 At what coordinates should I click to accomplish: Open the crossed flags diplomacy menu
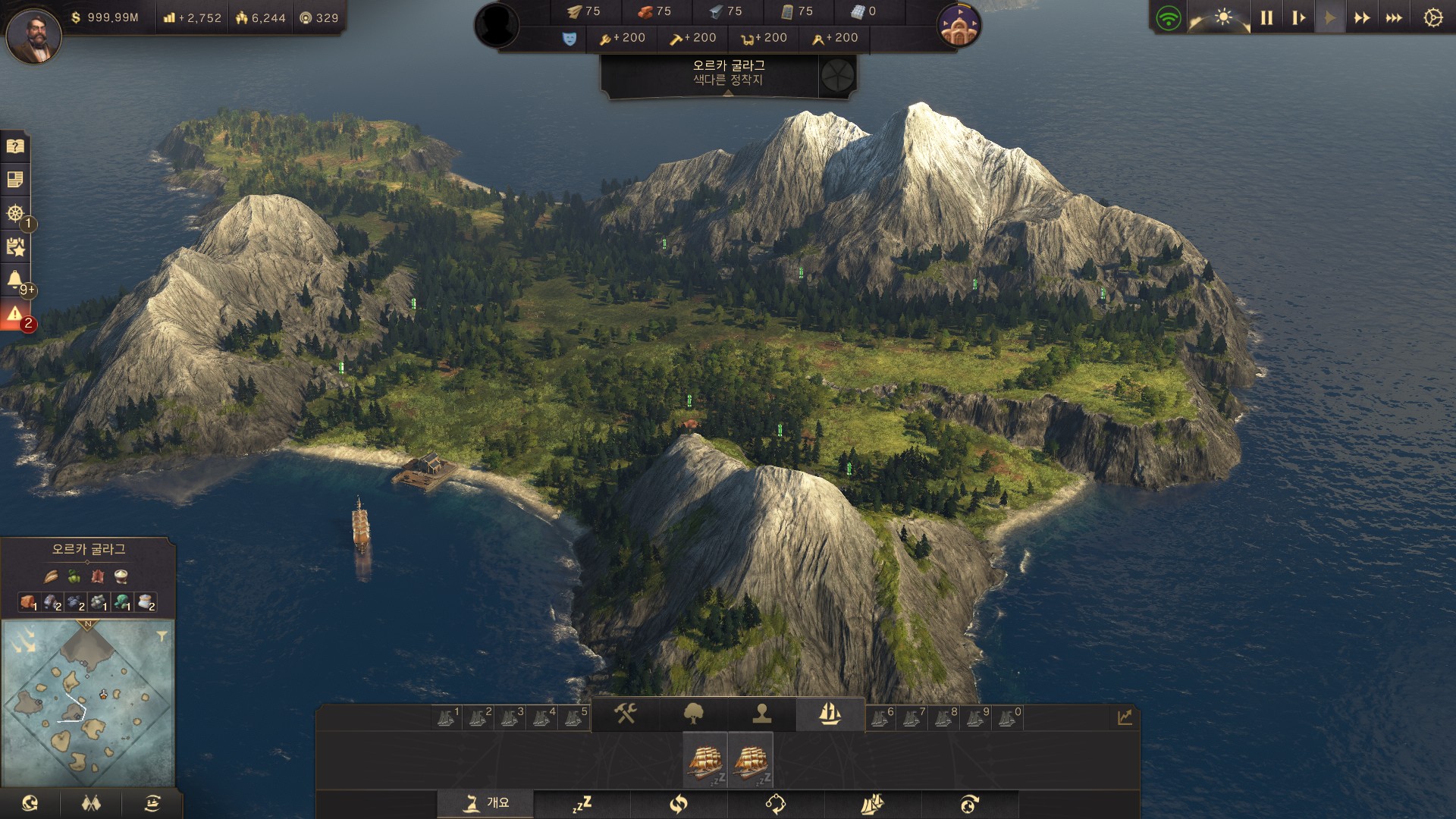(x=91, y=803)
